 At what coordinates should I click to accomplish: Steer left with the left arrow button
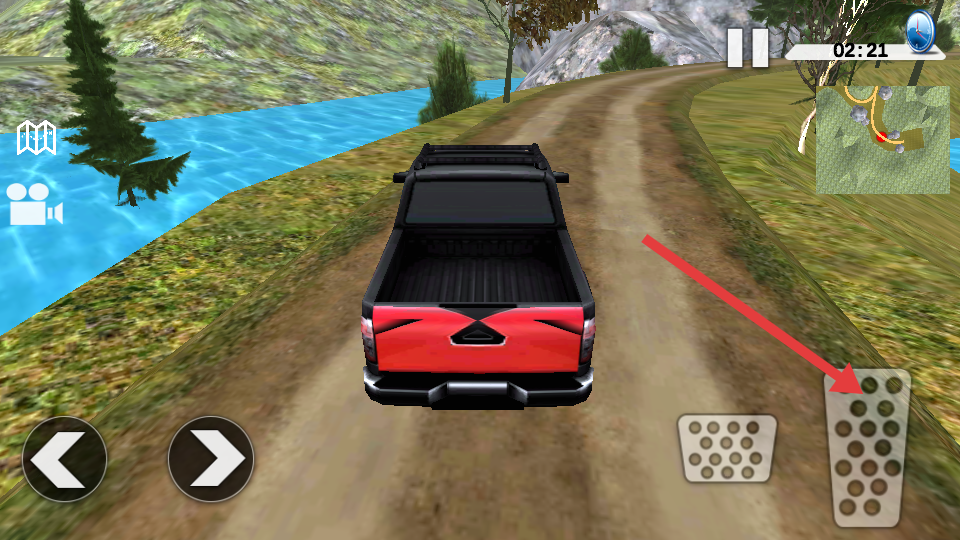pyautogui.click(x=64, y=459)
